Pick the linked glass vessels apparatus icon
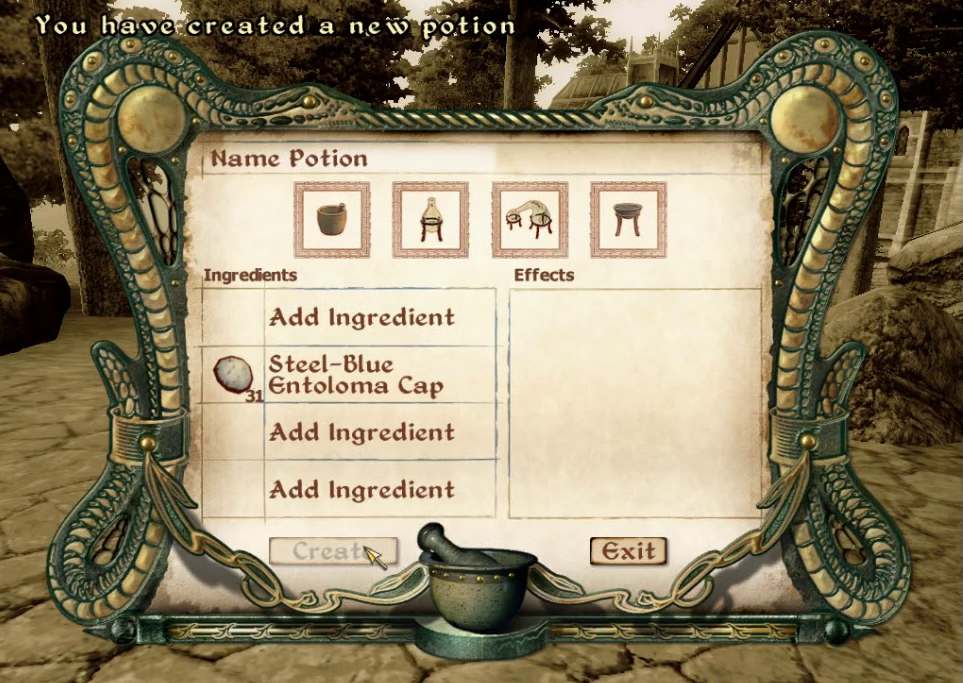Screen dimensions: 963x683 [529, 219]
